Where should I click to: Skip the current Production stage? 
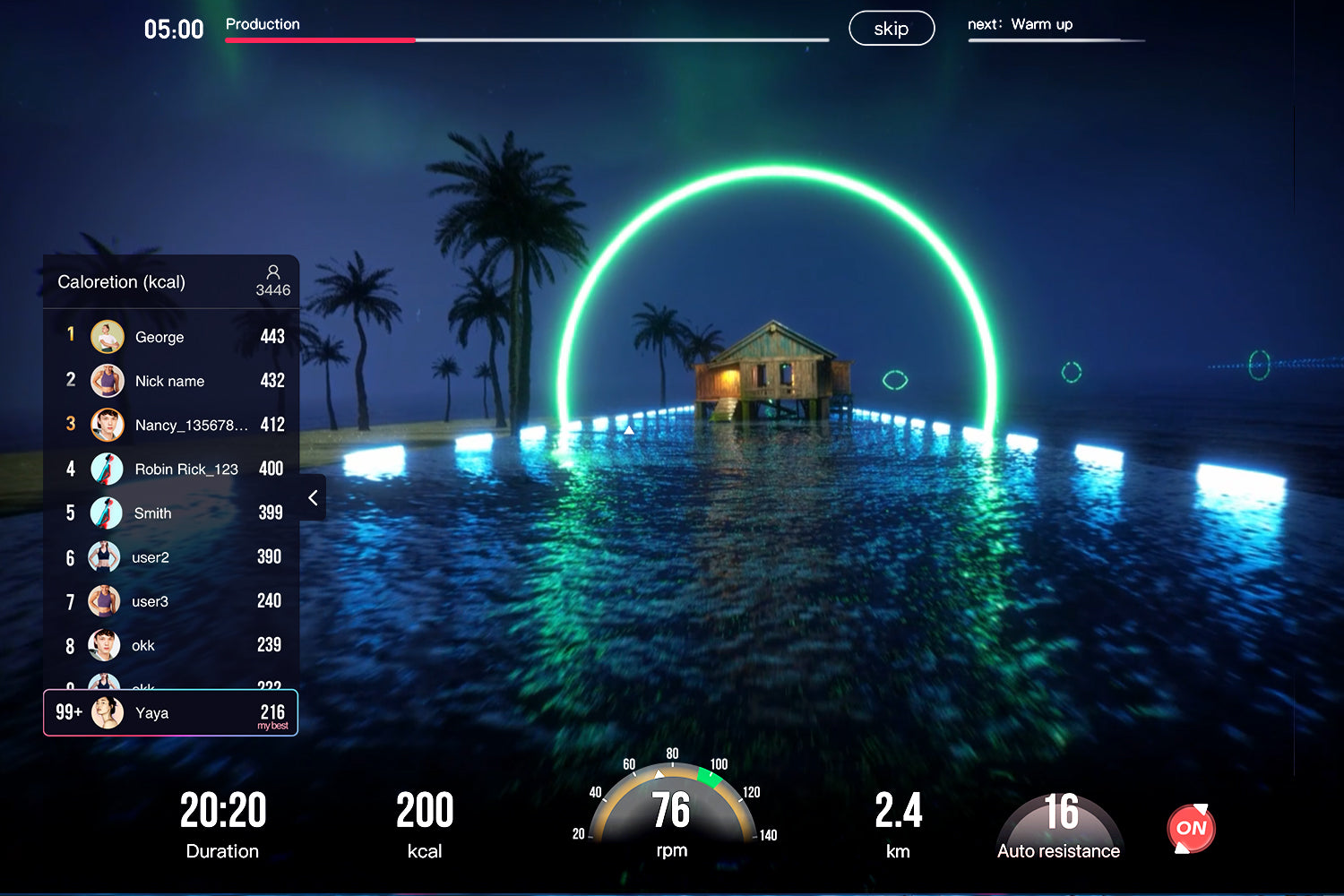coord(891,29)
